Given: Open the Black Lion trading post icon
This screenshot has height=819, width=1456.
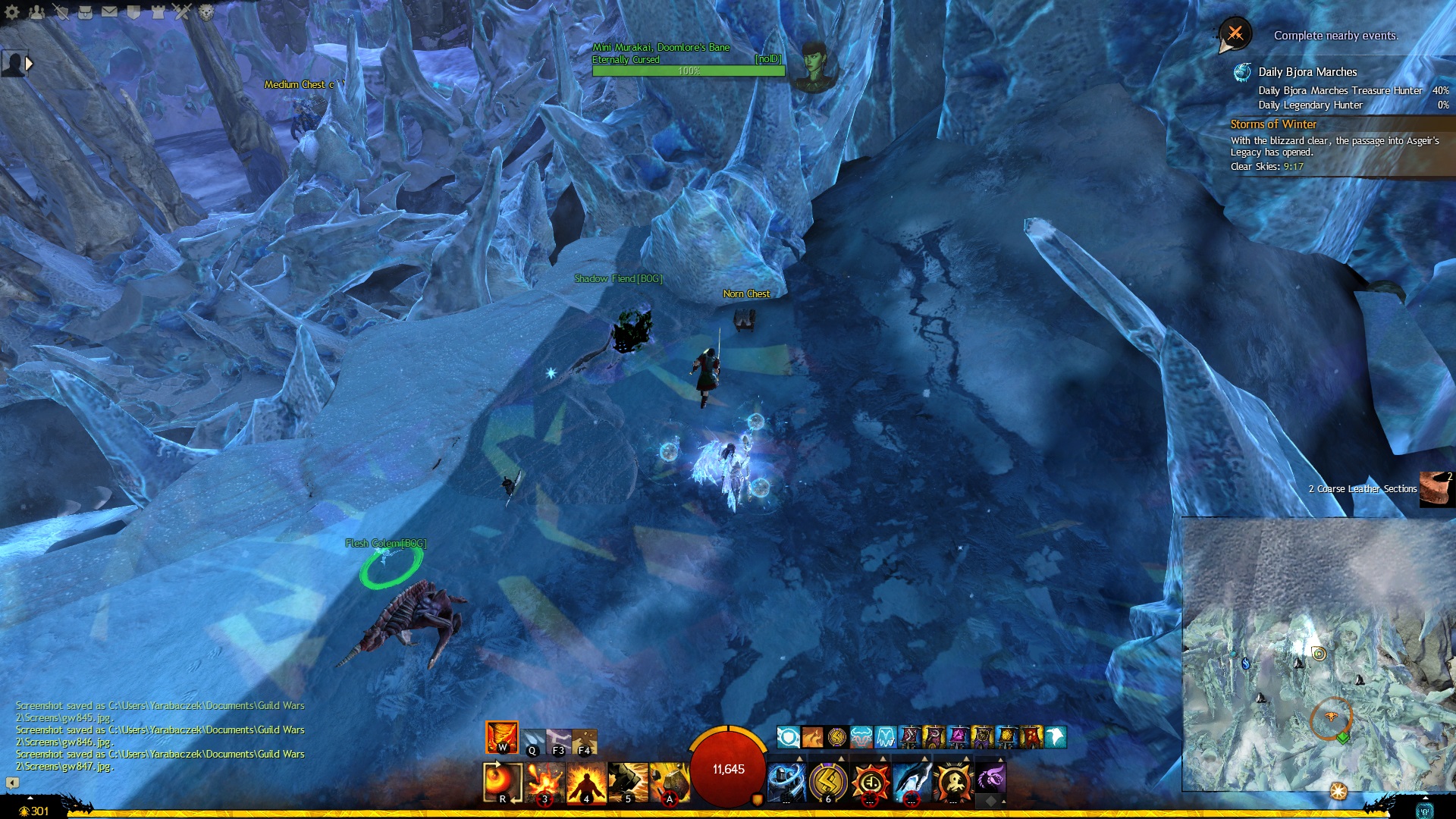Looking at the screenshot, I should click(206, 11).
